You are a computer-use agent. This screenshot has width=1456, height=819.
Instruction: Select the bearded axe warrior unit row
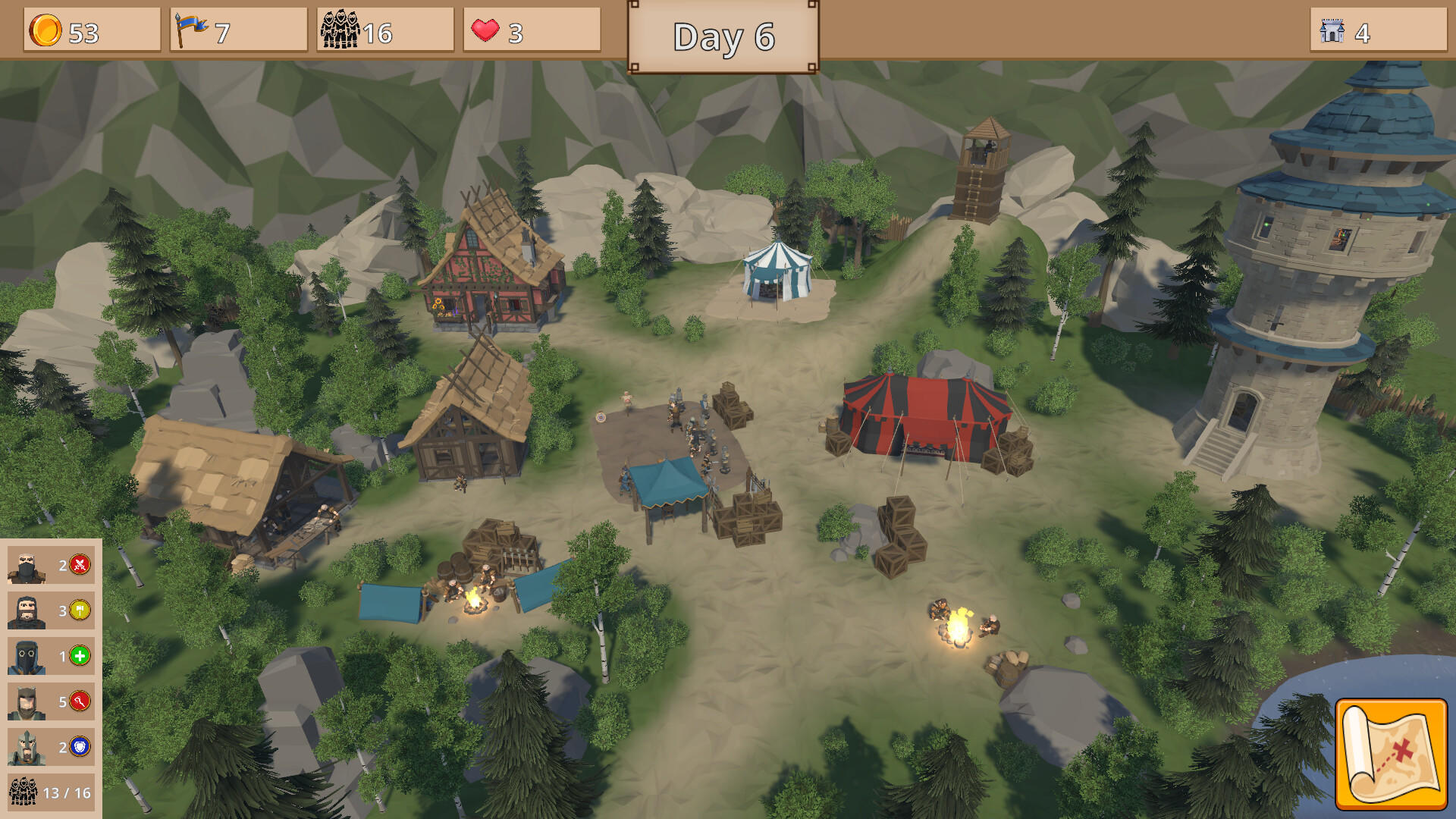[50, 610]
